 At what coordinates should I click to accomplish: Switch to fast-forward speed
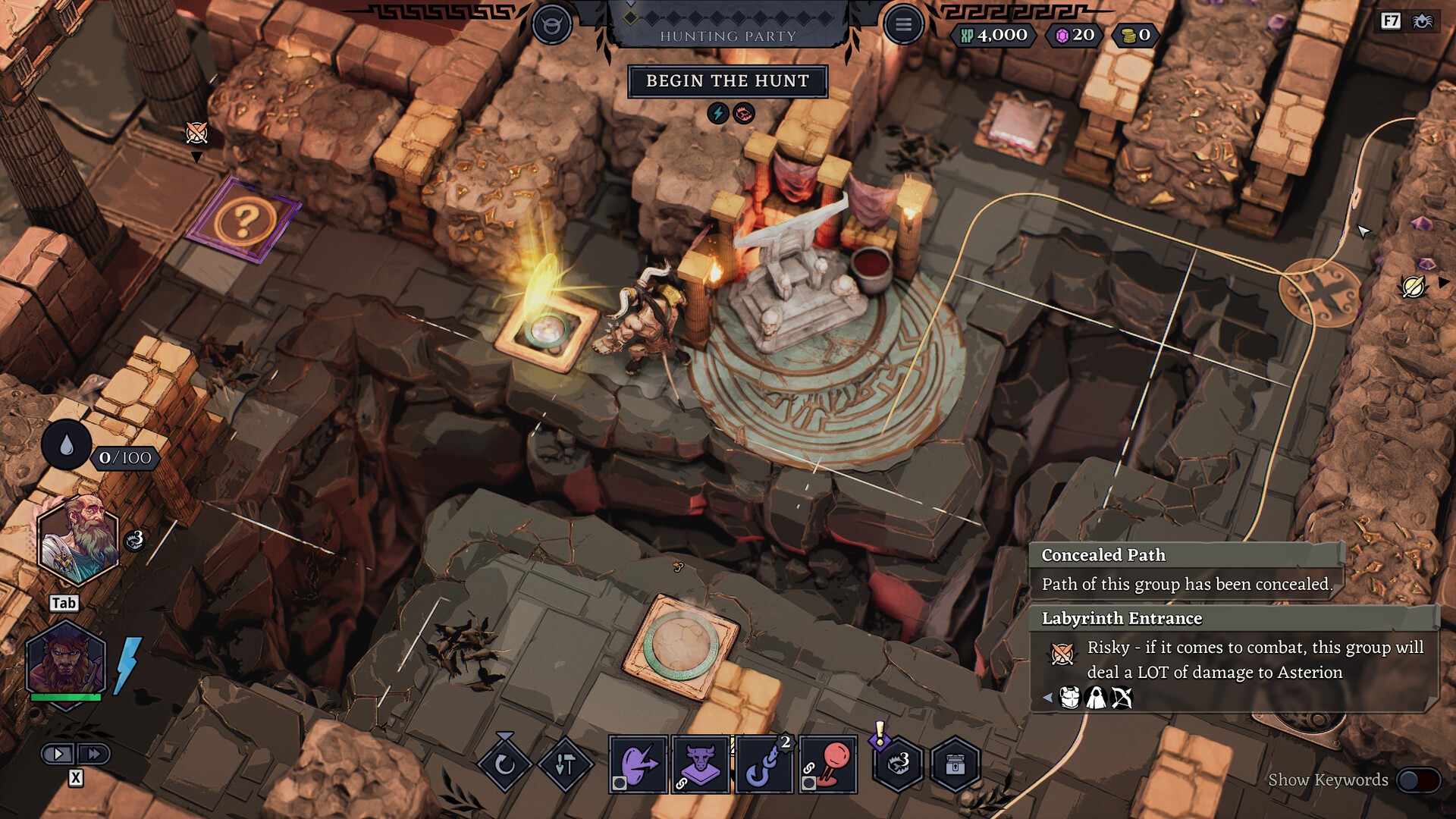tap(94, 754)
